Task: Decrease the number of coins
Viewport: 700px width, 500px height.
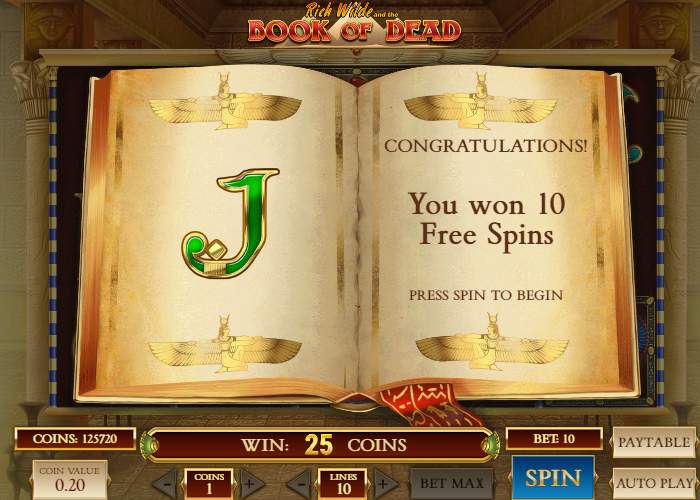Action: pos(169,485)
